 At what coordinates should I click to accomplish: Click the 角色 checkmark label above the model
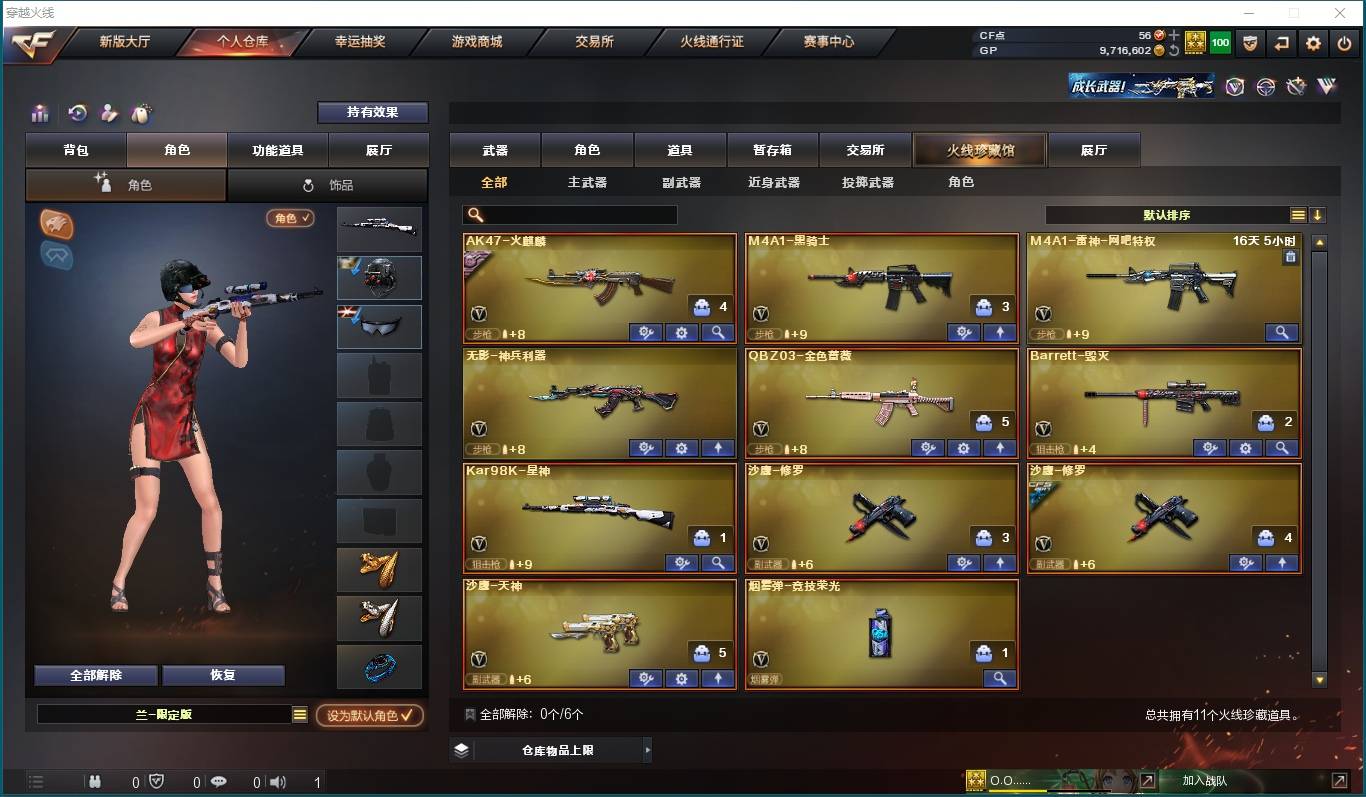[x=290, y=218]
